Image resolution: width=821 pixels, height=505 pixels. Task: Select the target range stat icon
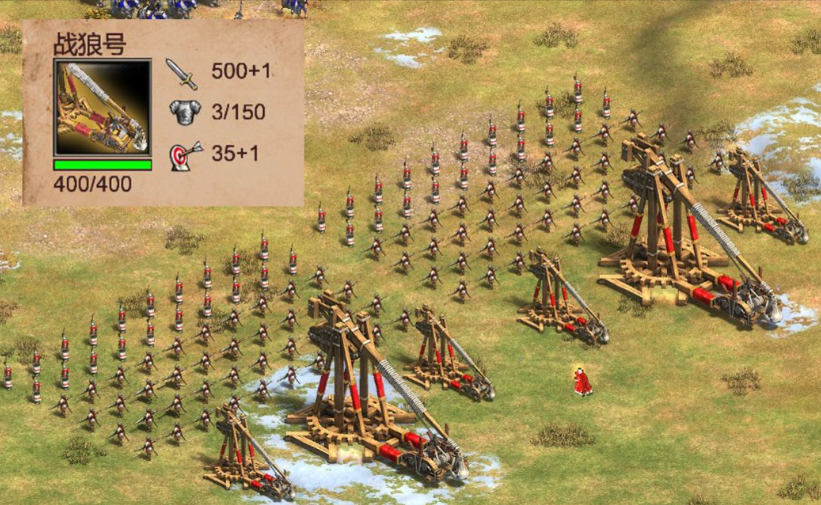(x=185, y=154)
